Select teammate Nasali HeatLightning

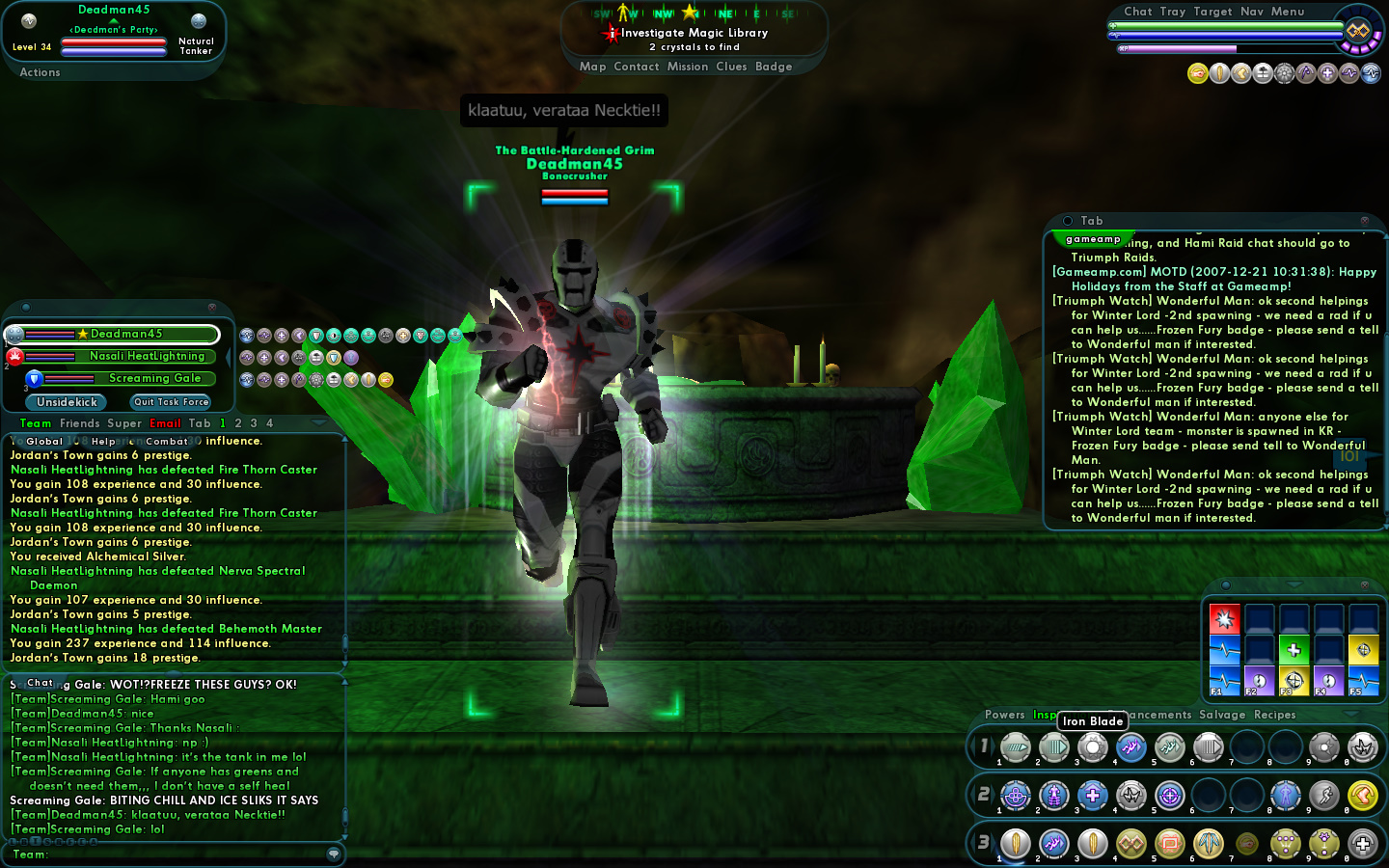point(147,356)
